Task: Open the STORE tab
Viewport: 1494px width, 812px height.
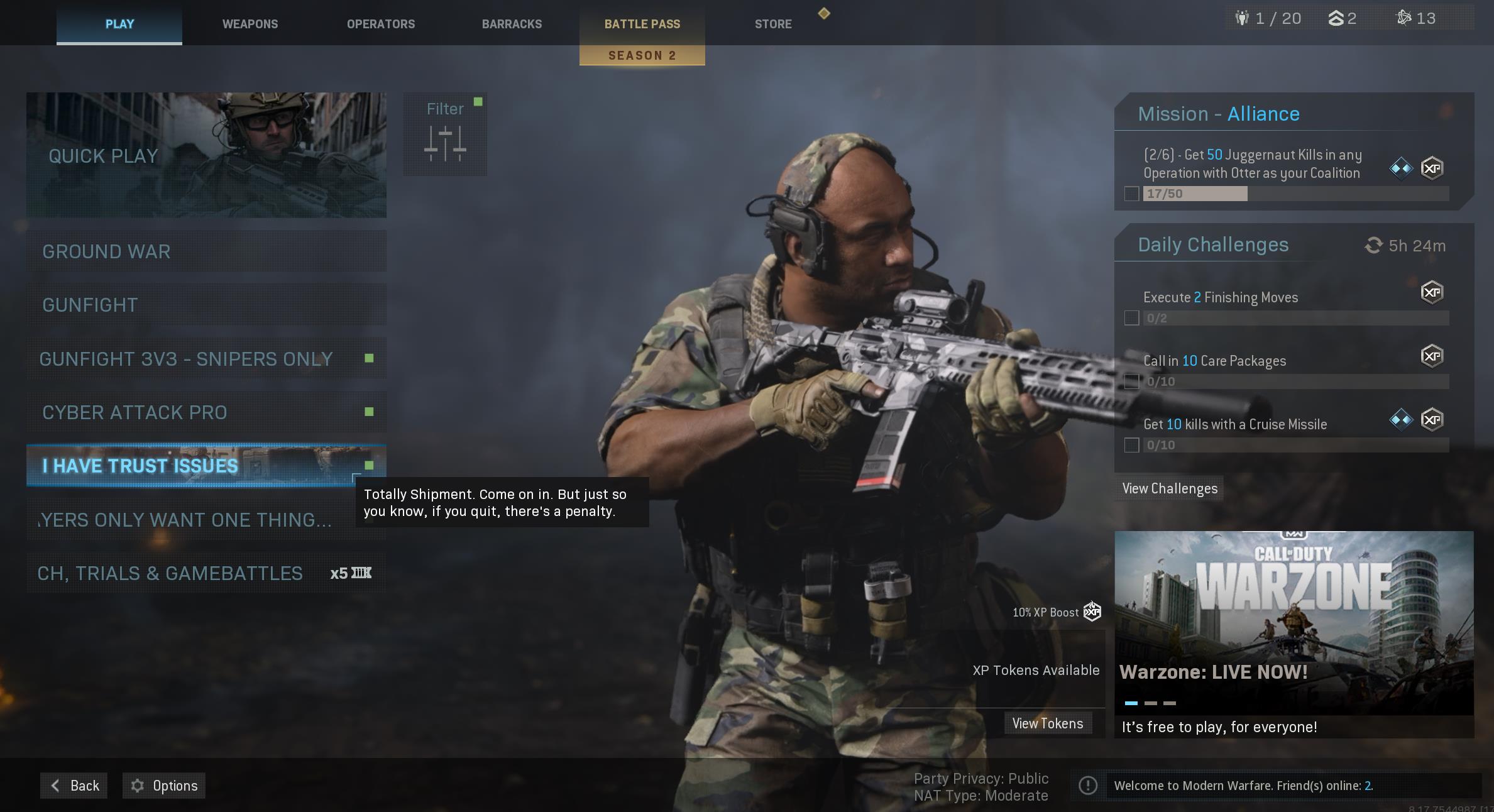Action: (x=772, y=24)
